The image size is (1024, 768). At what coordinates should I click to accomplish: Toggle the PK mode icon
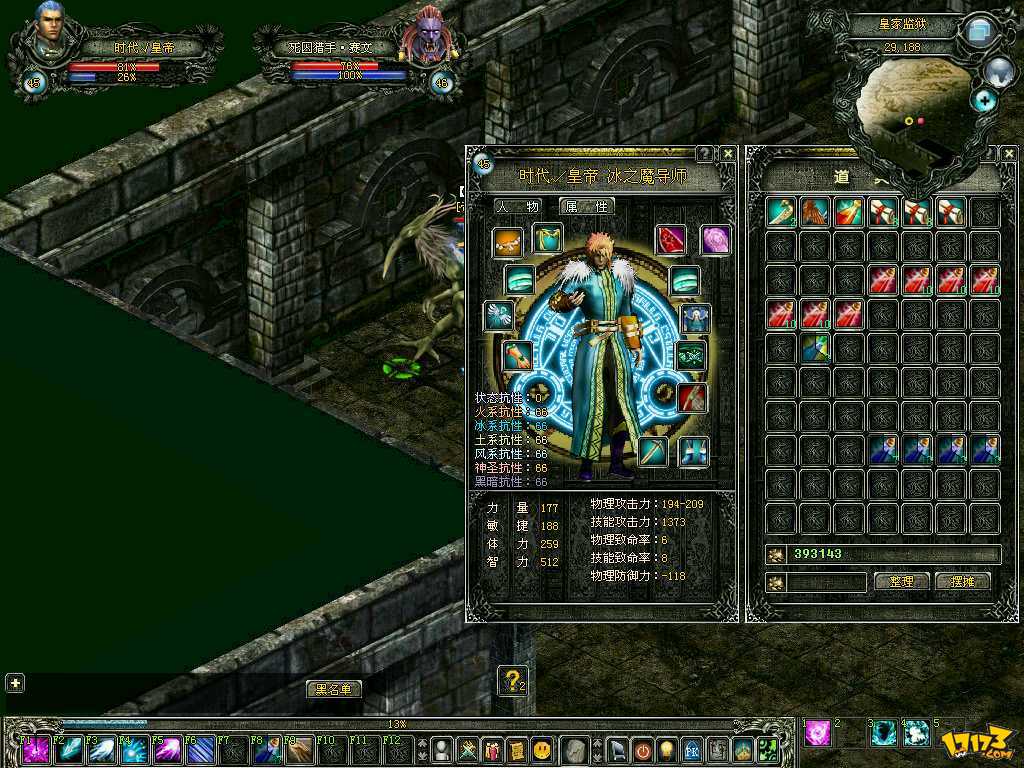[692, 749]
